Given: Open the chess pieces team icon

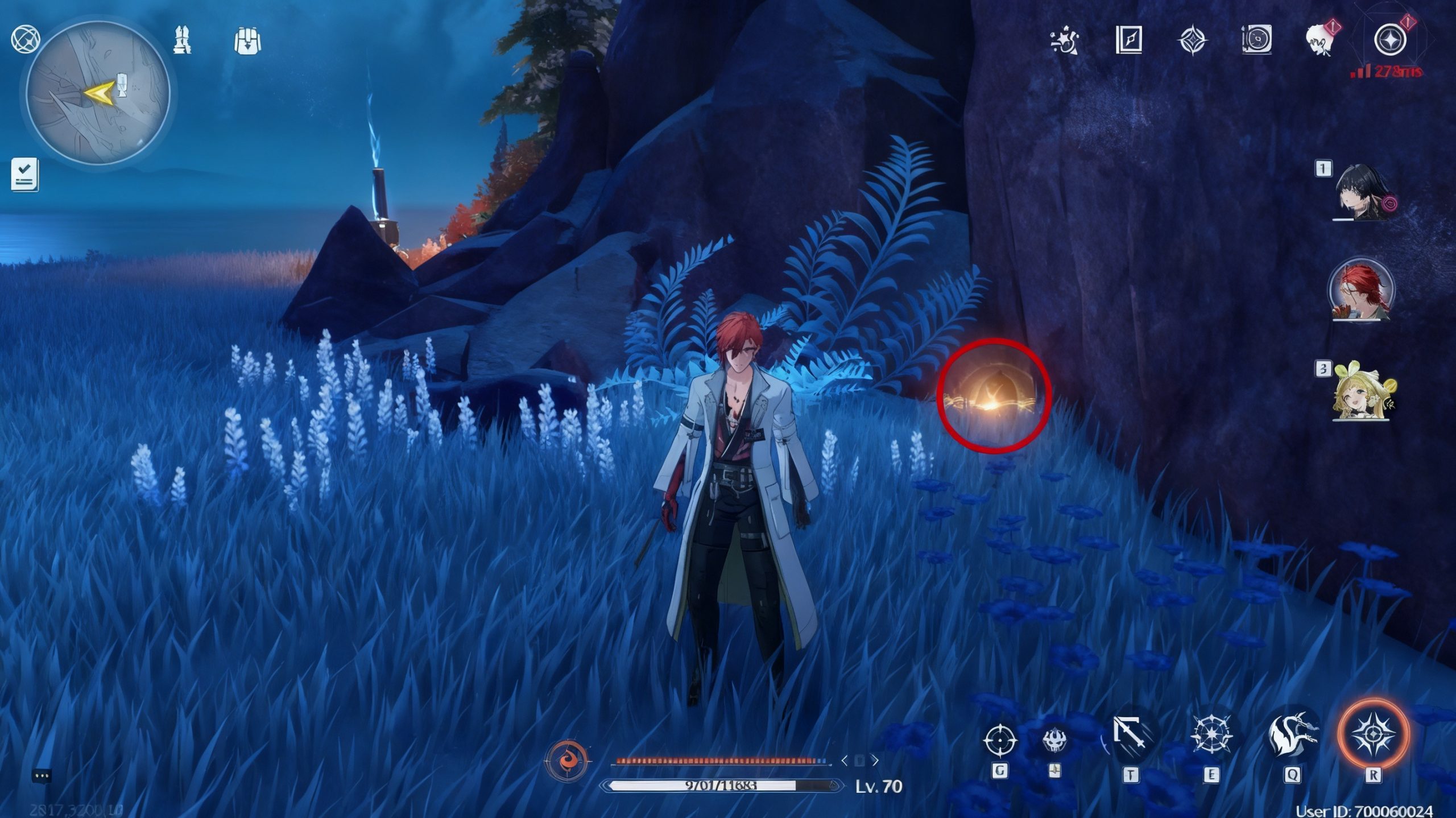Looking at the screenshot, I should click(182, 40).
